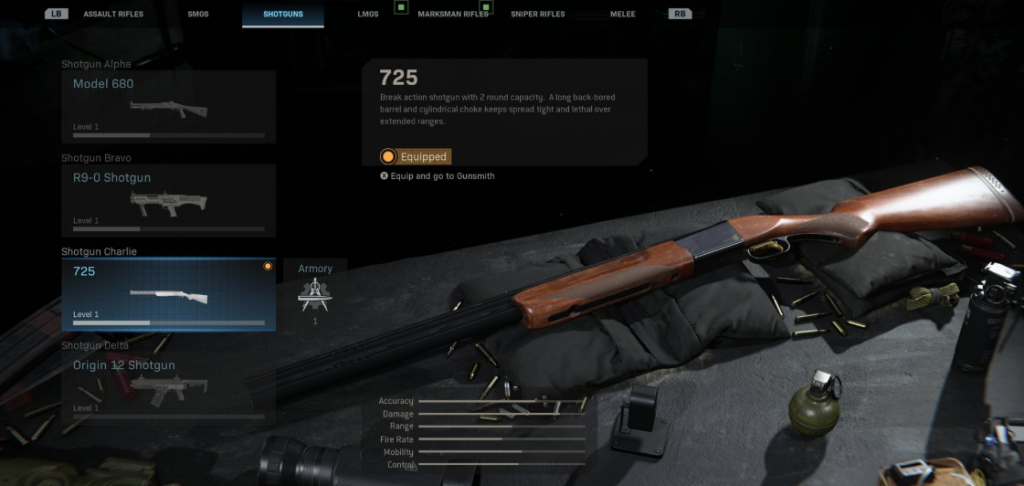1024x486 pixels.
Task: Select the 725 shotgun tile
Action: pos(168,294)
